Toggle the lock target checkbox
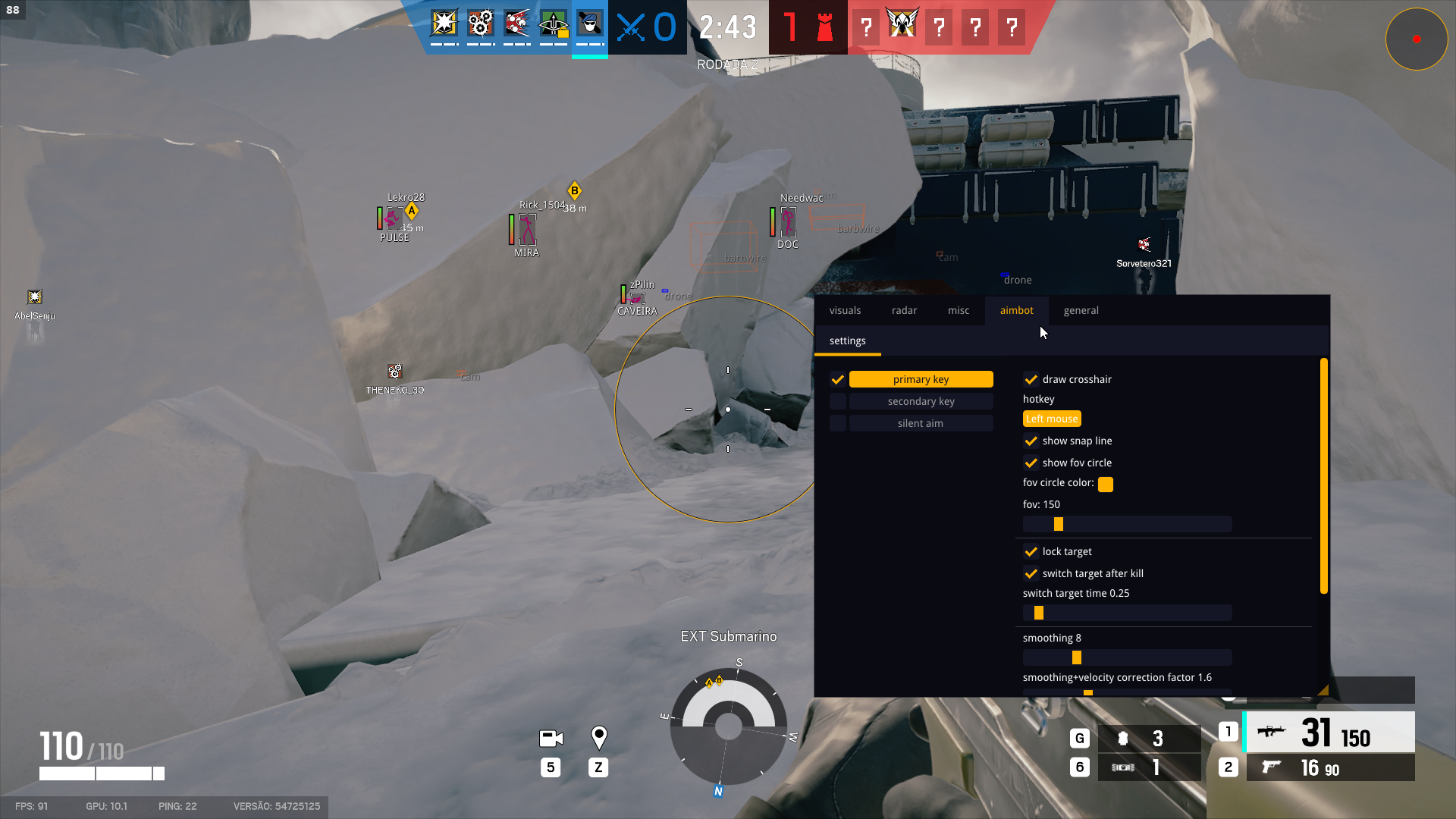 [x=1031, y=551]
